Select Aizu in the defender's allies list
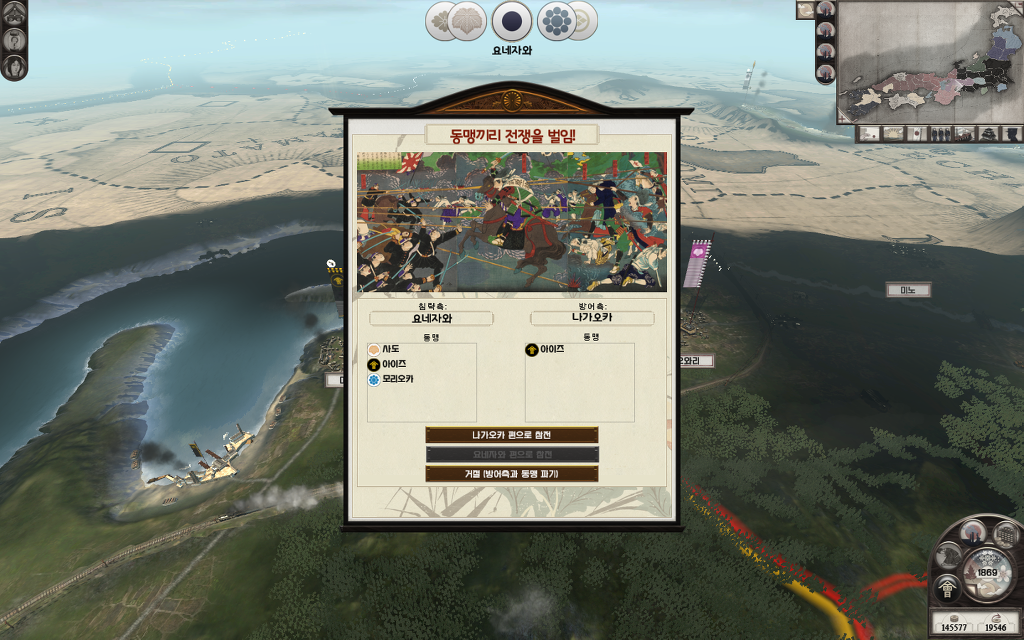 pos(545,349)
